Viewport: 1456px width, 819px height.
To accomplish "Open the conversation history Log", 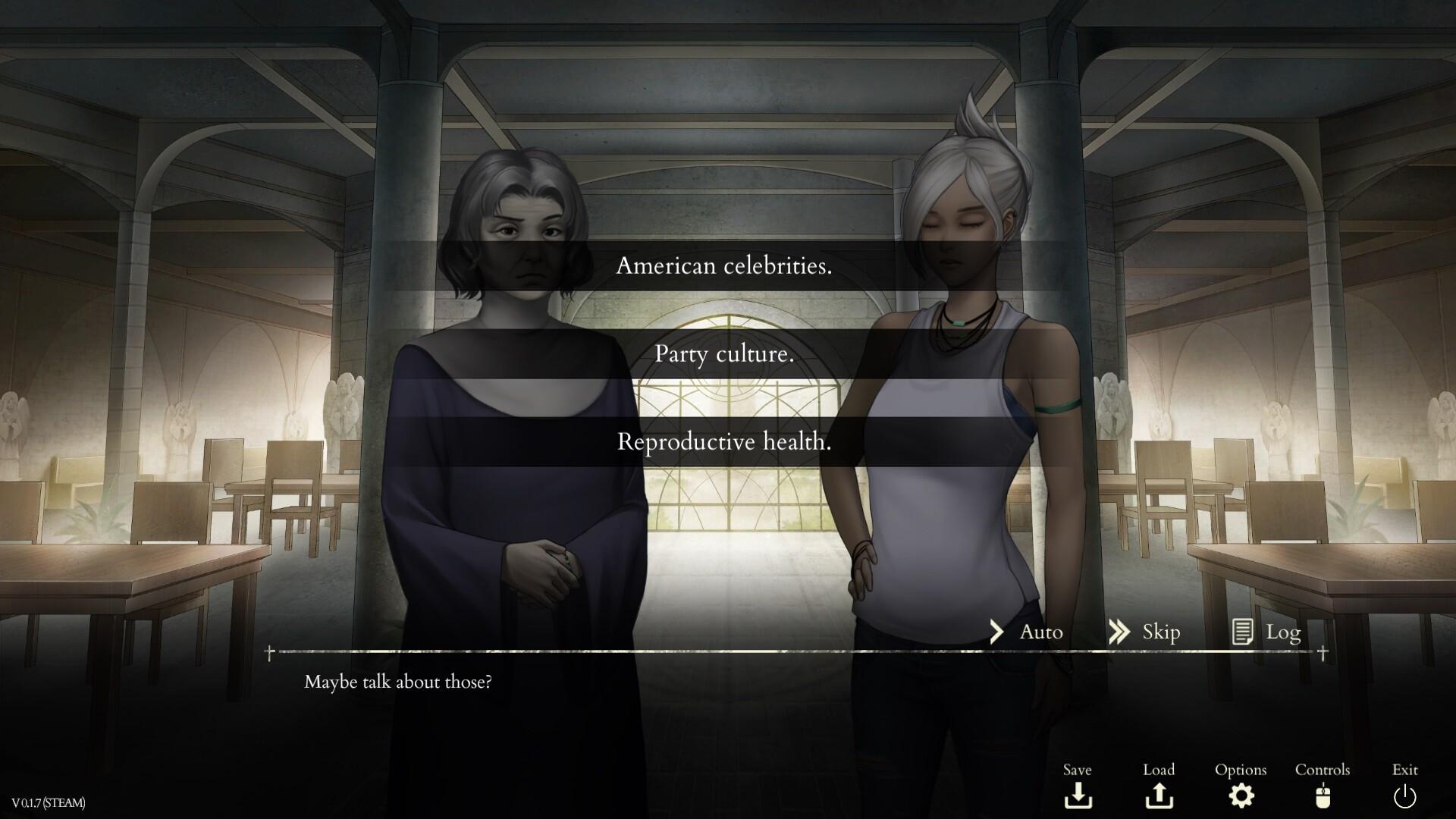I will click(x=1282, y=631).
